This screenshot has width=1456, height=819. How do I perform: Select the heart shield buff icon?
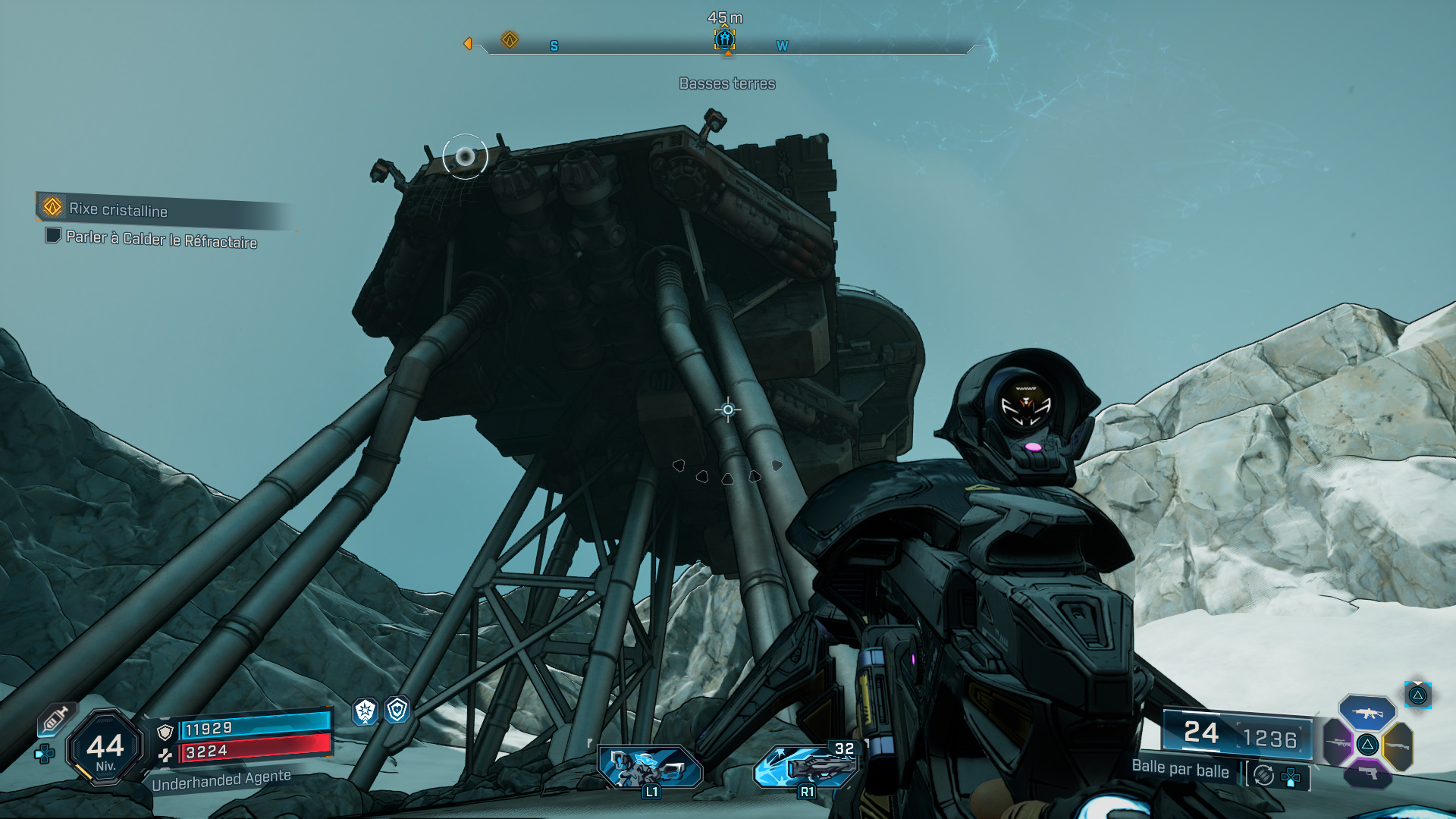[x=397, y=710]
